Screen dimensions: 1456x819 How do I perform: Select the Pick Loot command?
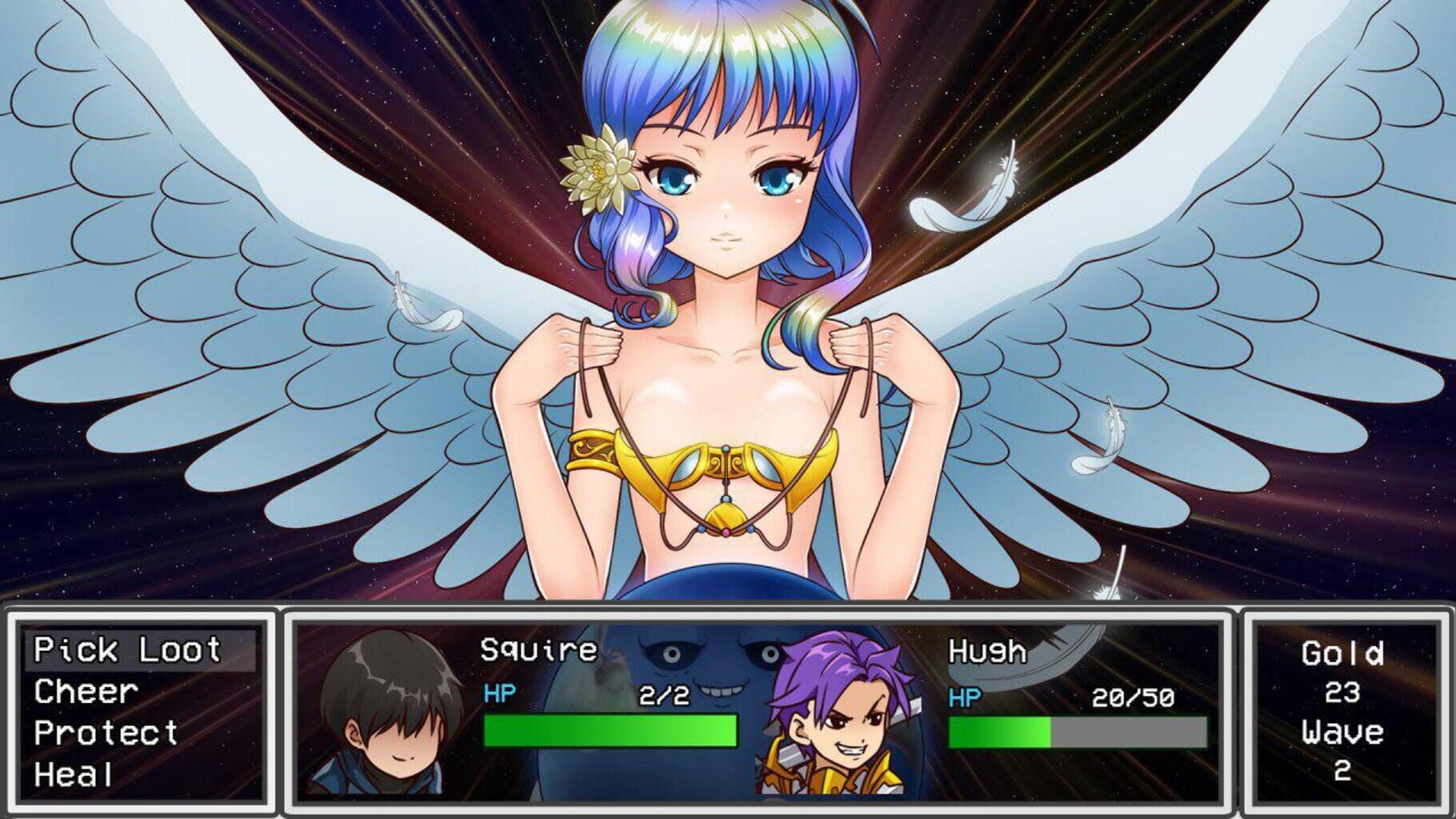pos(128,649)
